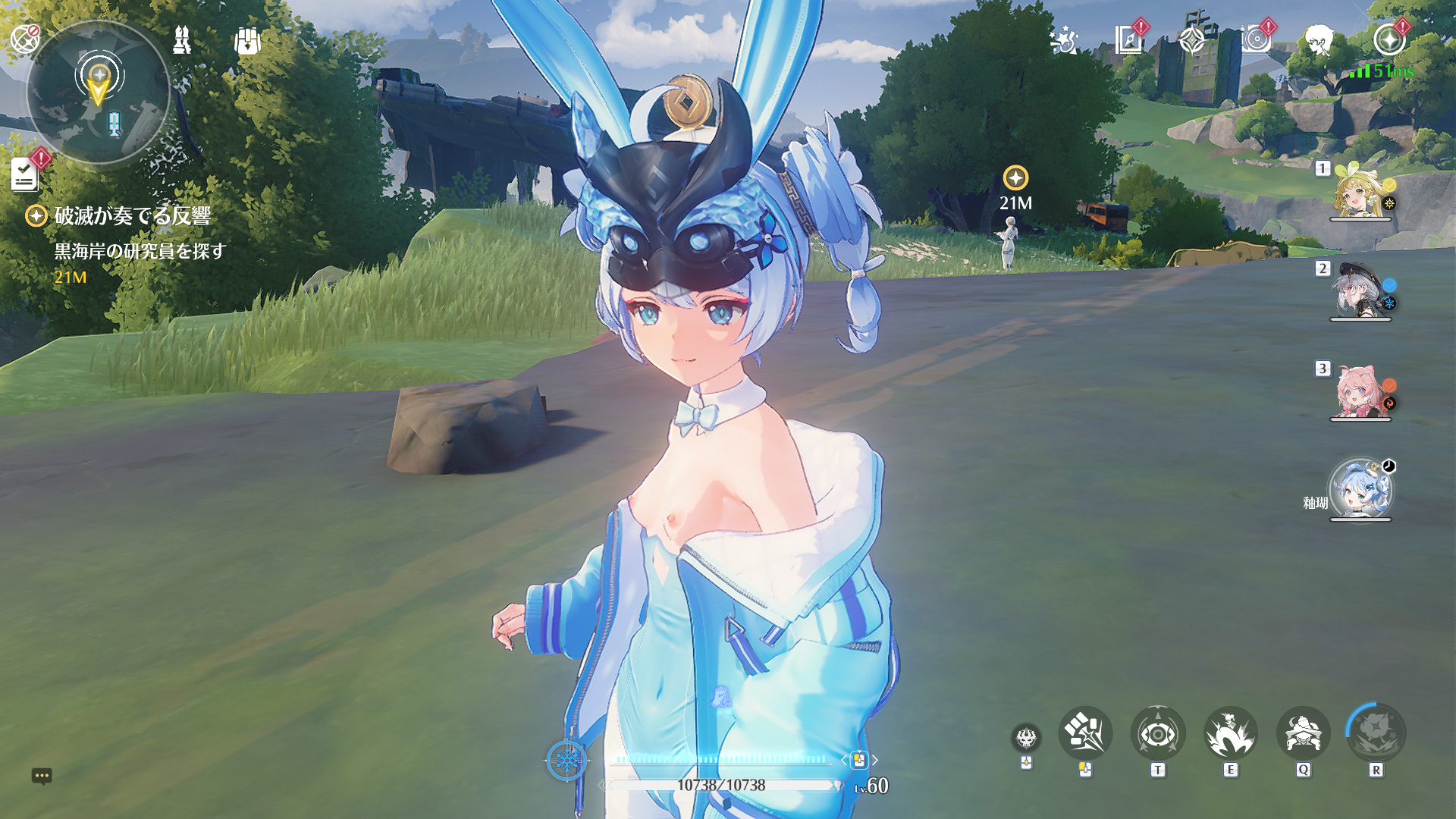The image size is (1456, 819).
Task: Open the circular minimap
Action: pyautogui.click(x=98, y=92)
